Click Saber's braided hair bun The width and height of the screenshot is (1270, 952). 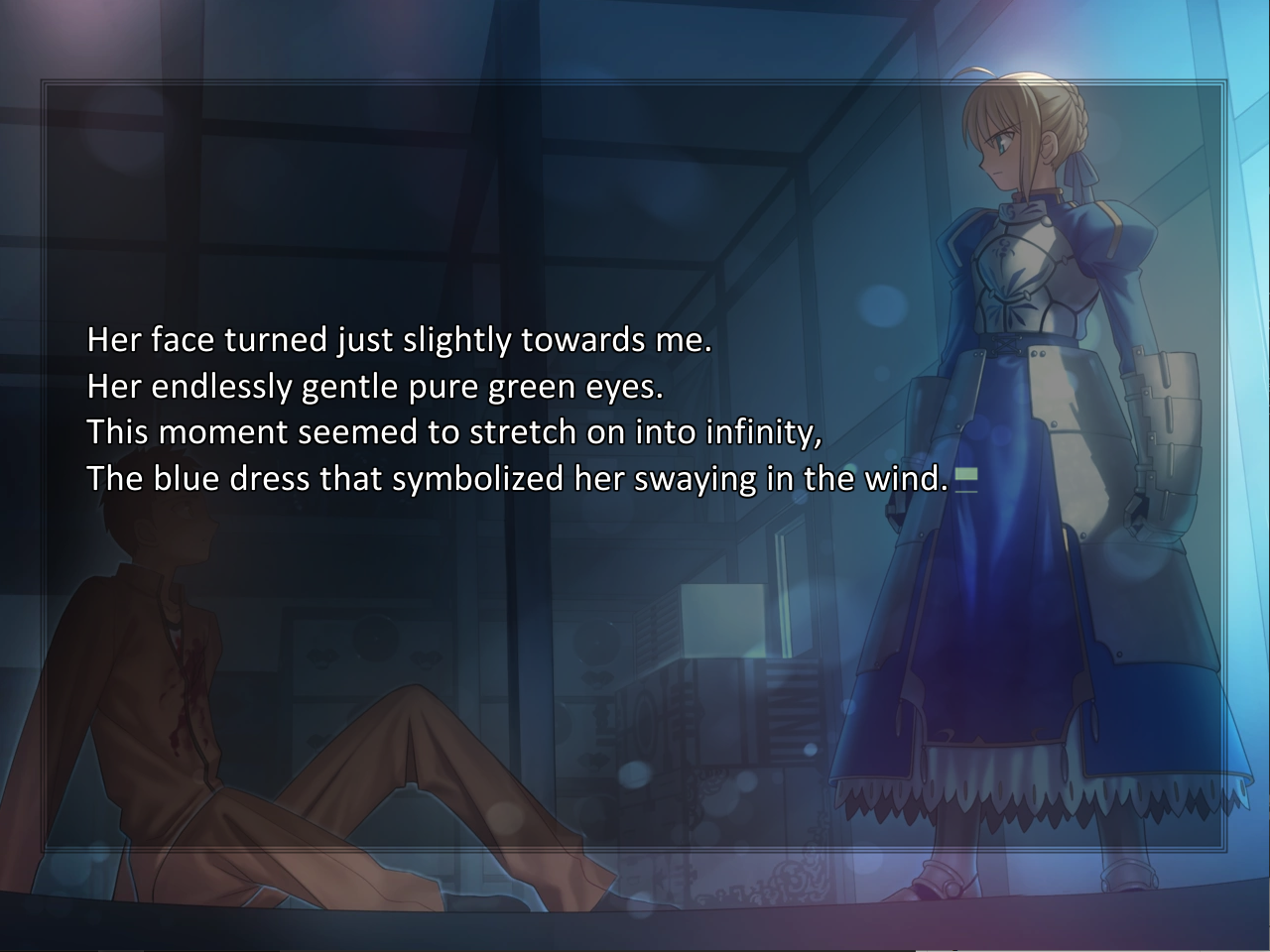coord(1079,114)
